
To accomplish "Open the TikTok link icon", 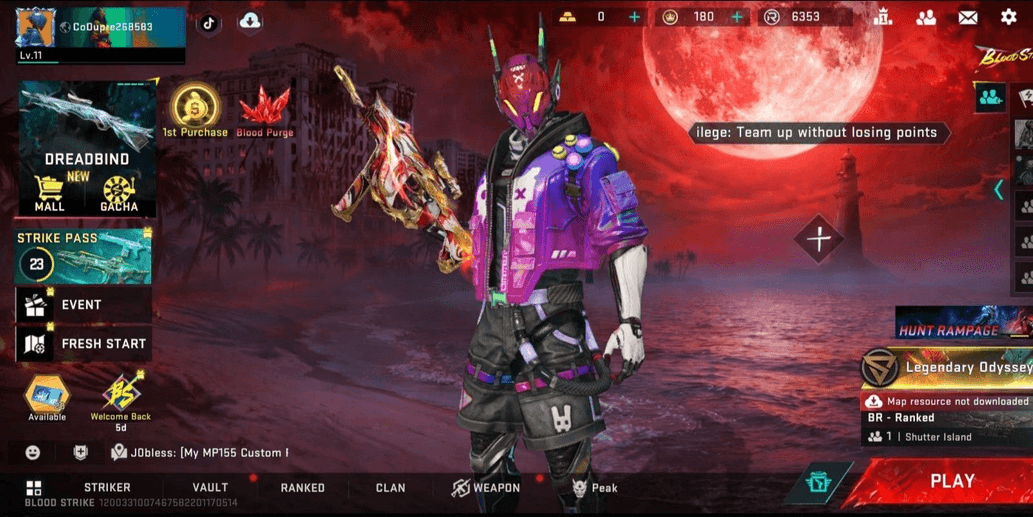I will tap(208, 23).
